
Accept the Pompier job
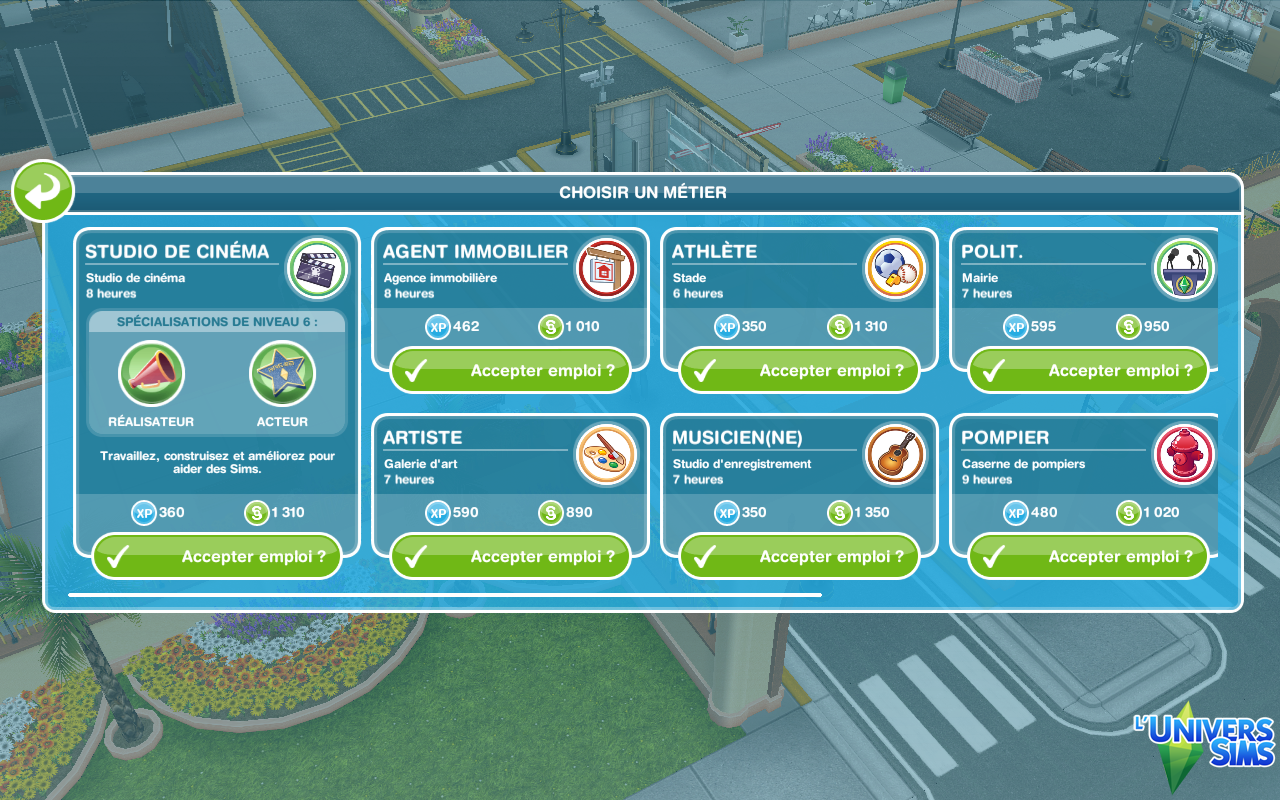1088,557
